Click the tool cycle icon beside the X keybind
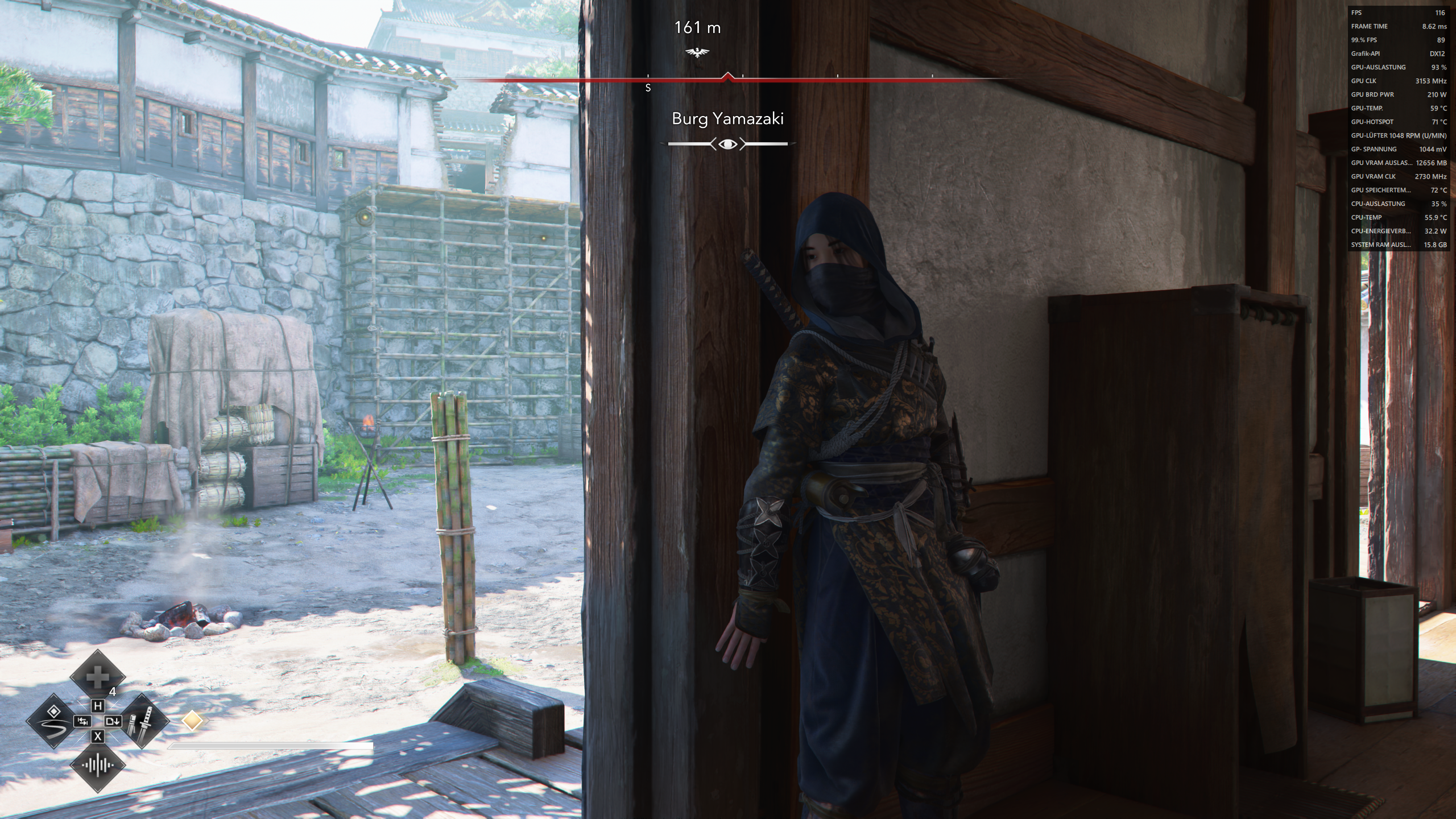The image size is (1456, 819). [114, 721]
